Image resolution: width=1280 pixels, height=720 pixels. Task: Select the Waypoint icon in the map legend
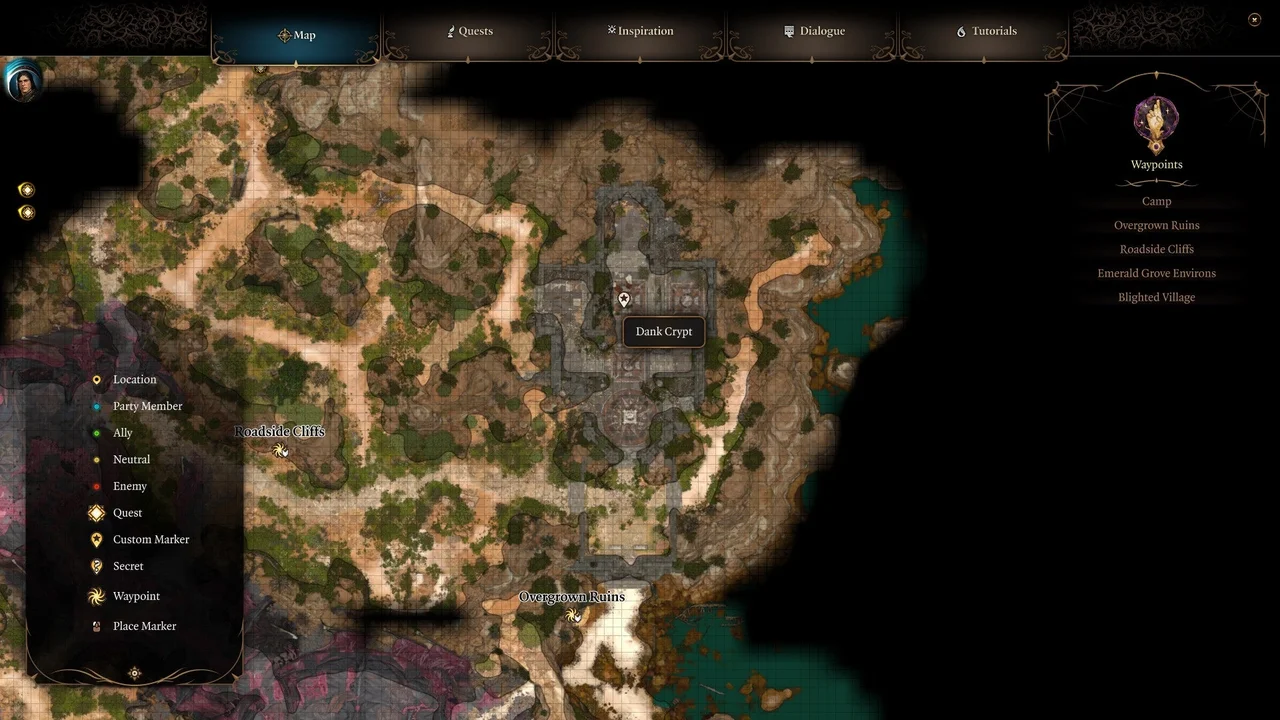tap(95, 596)
